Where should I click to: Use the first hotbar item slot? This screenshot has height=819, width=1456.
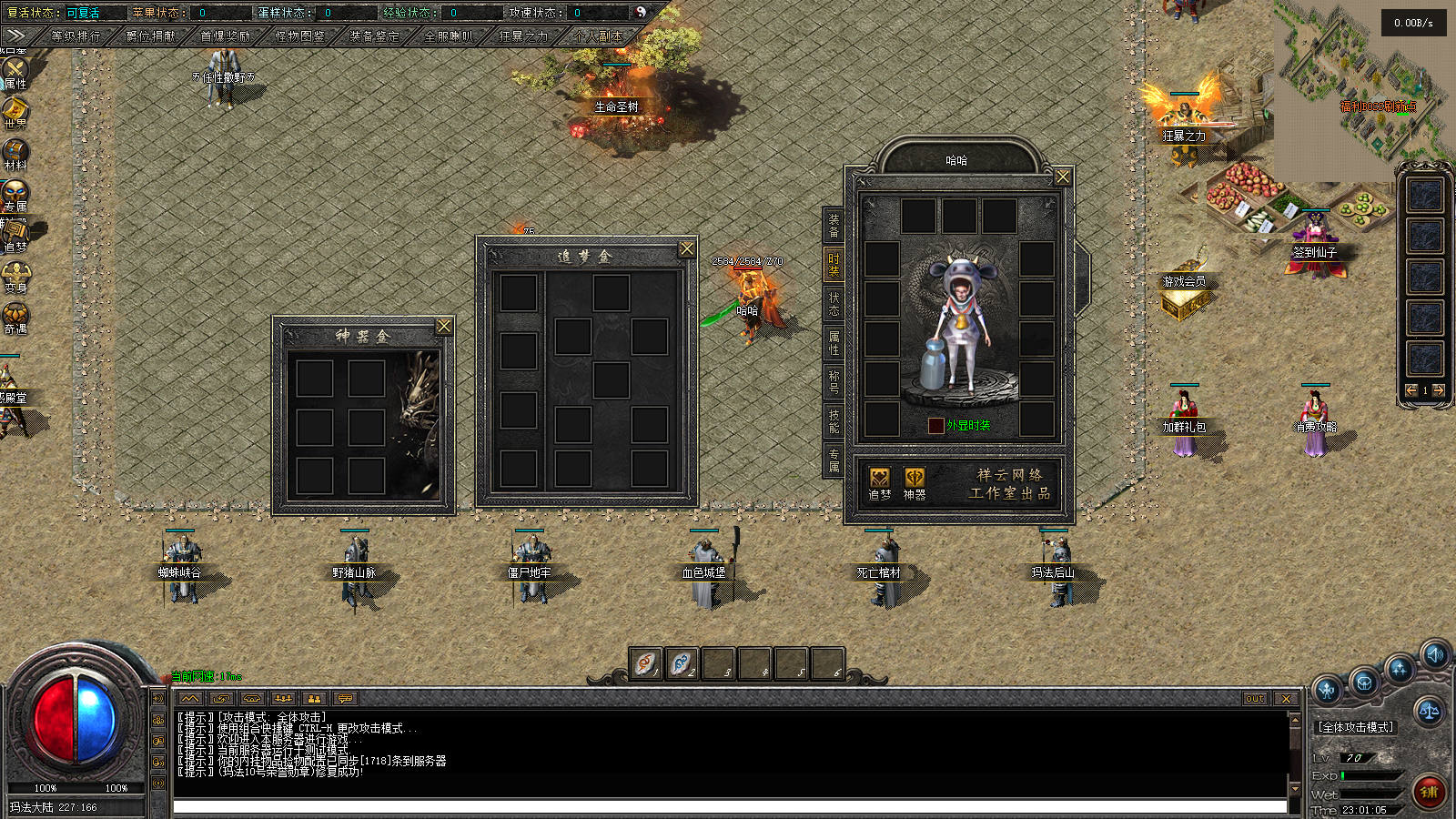645,663
